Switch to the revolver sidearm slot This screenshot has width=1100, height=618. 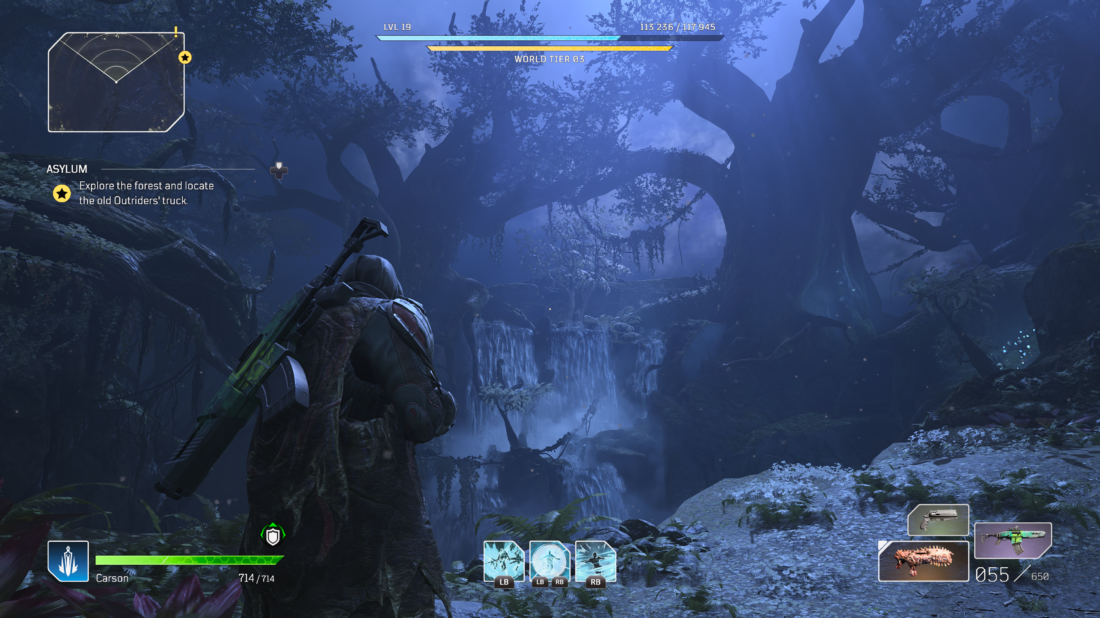[x=938, y=520]
